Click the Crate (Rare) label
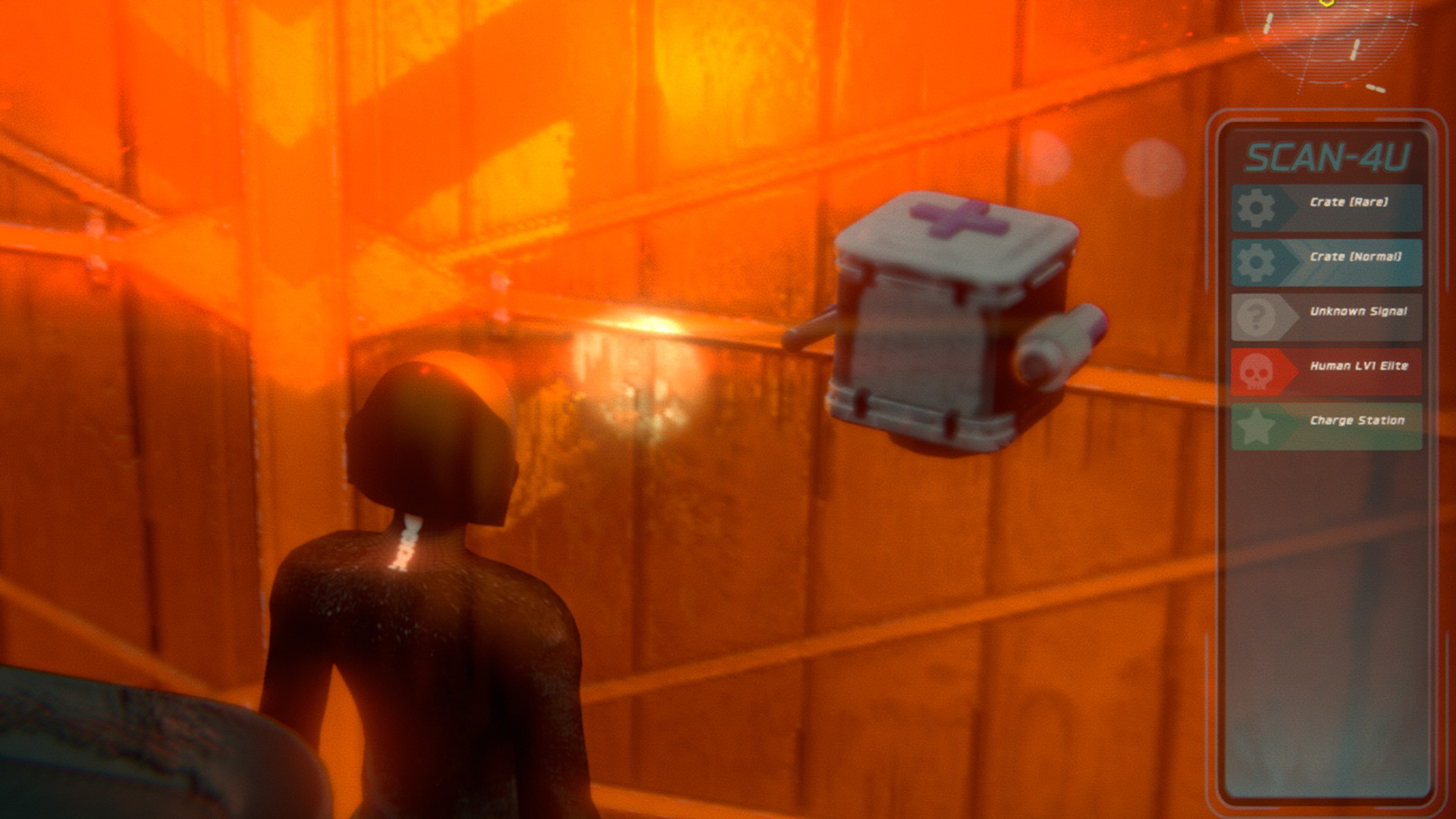Image resolution: width=1456 pixels, height=819 pixels. point(1348,202)
